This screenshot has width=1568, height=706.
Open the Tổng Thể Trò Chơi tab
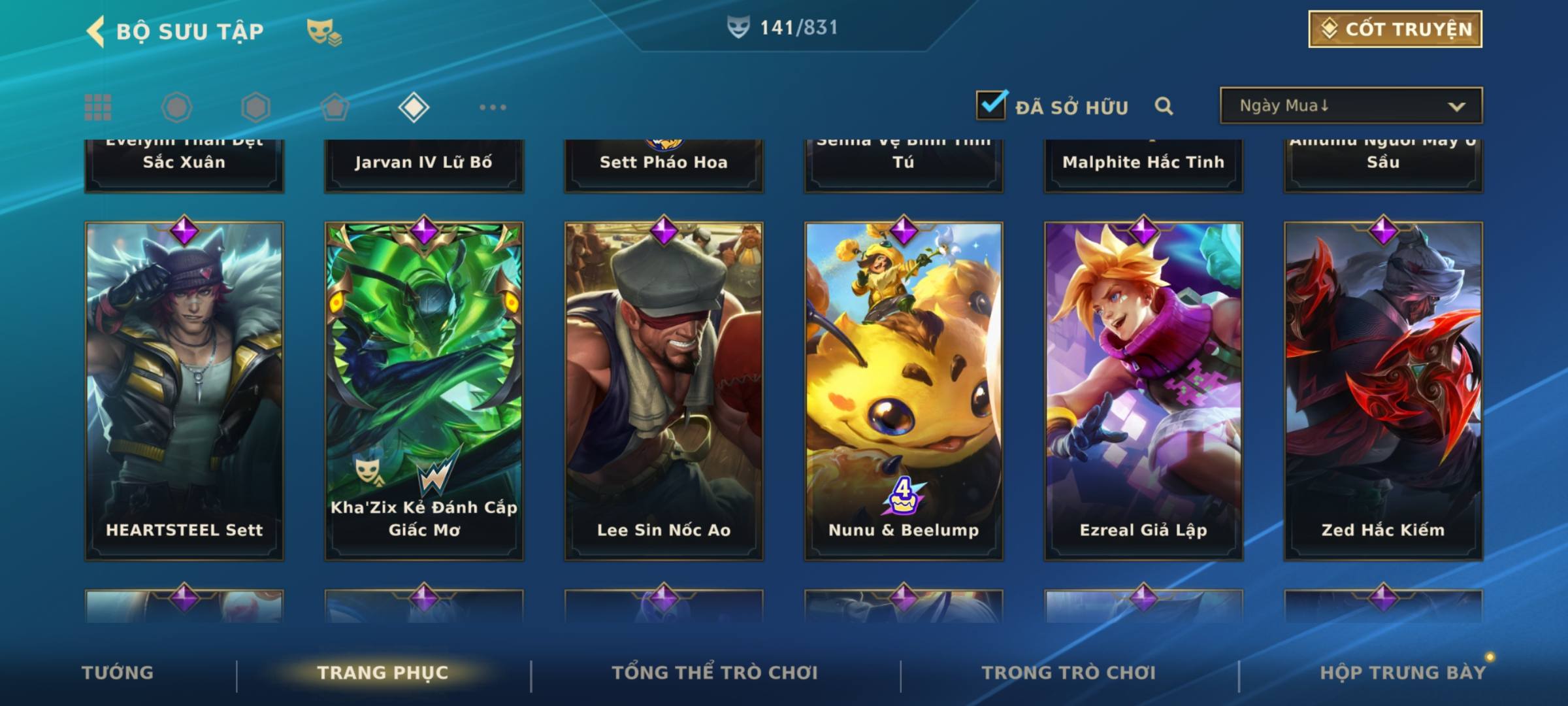pyautogui.click(x=715, y=673)
